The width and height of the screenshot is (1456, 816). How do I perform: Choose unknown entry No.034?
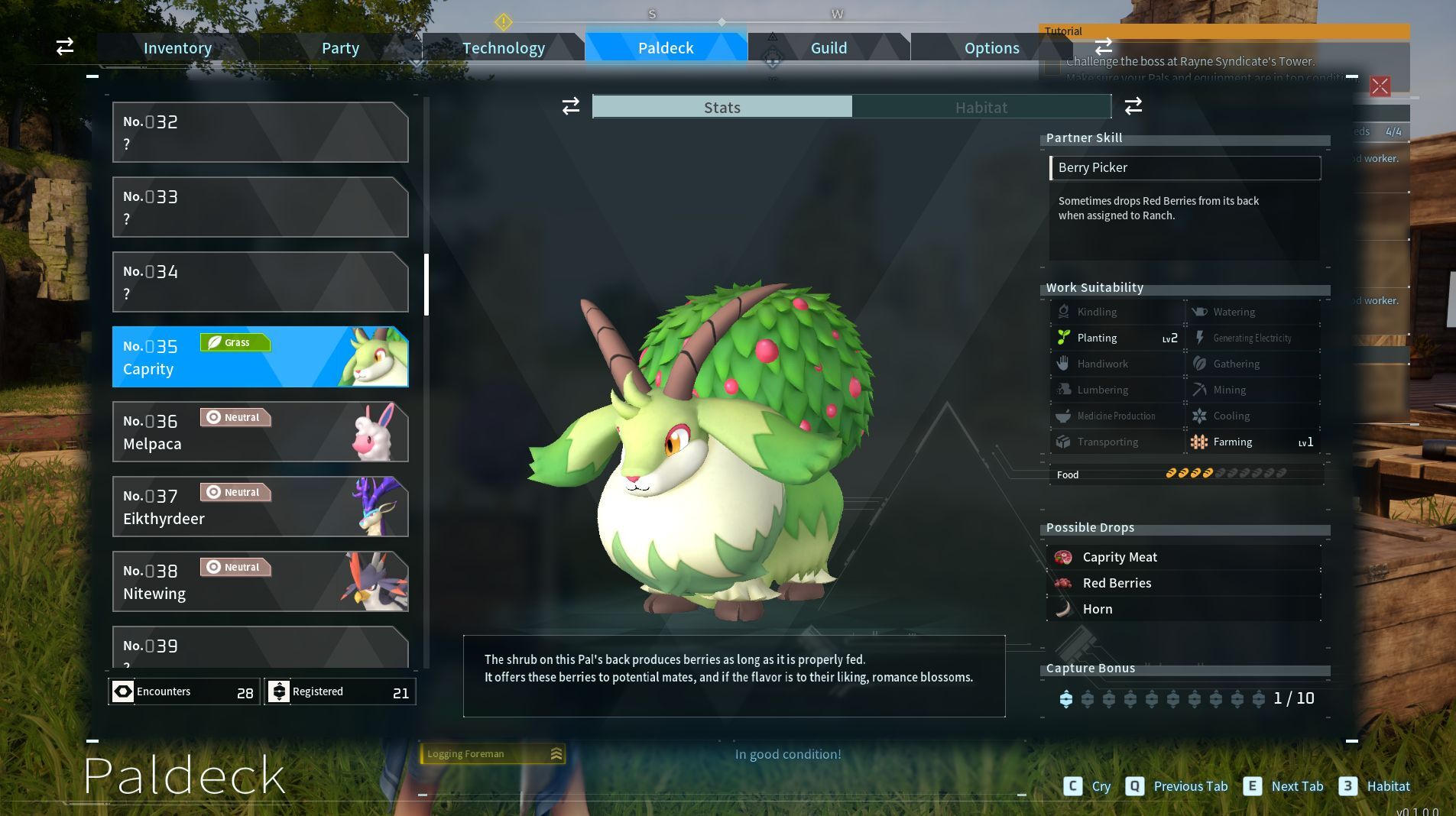260,282
